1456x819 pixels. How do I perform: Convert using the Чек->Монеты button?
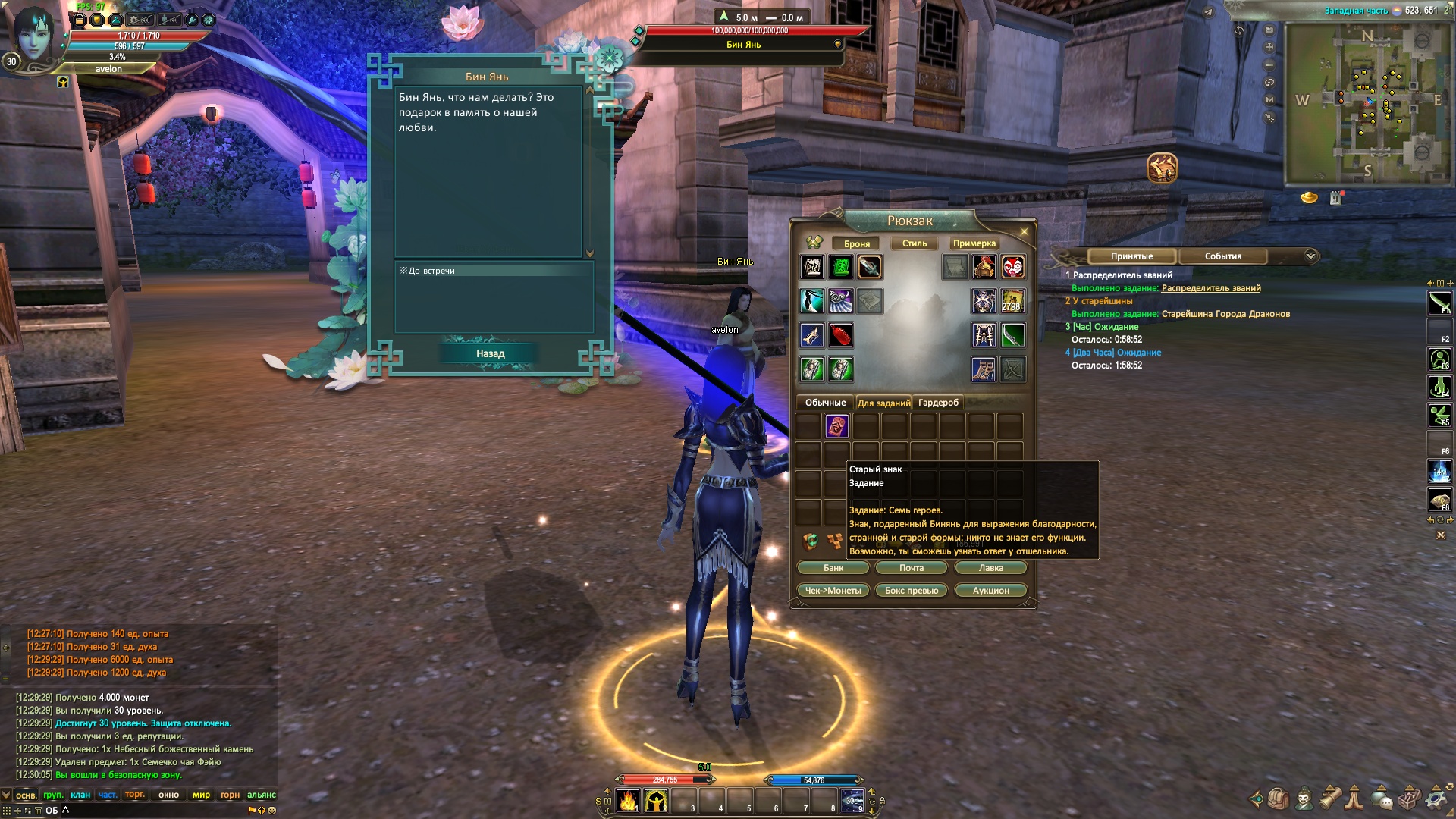pyautogui.click(x=833, y=591)
